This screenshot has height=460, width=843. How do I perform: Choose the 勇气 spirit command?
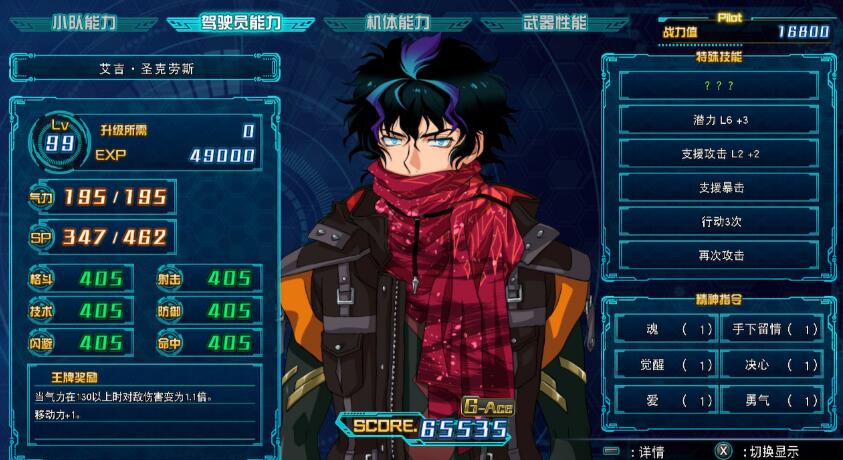772,400
